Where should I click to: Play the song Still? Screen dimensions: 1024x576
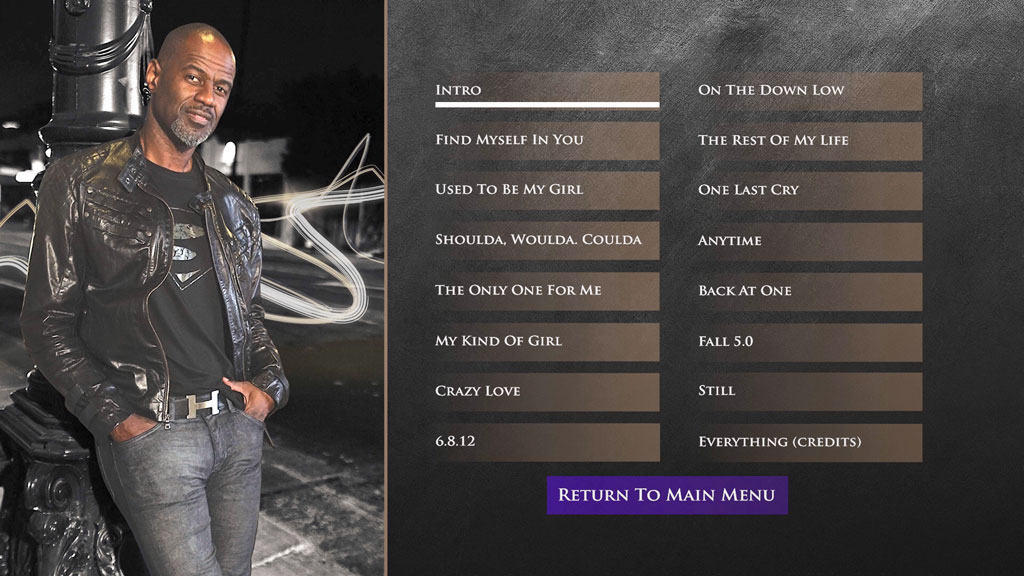[808, 391]
